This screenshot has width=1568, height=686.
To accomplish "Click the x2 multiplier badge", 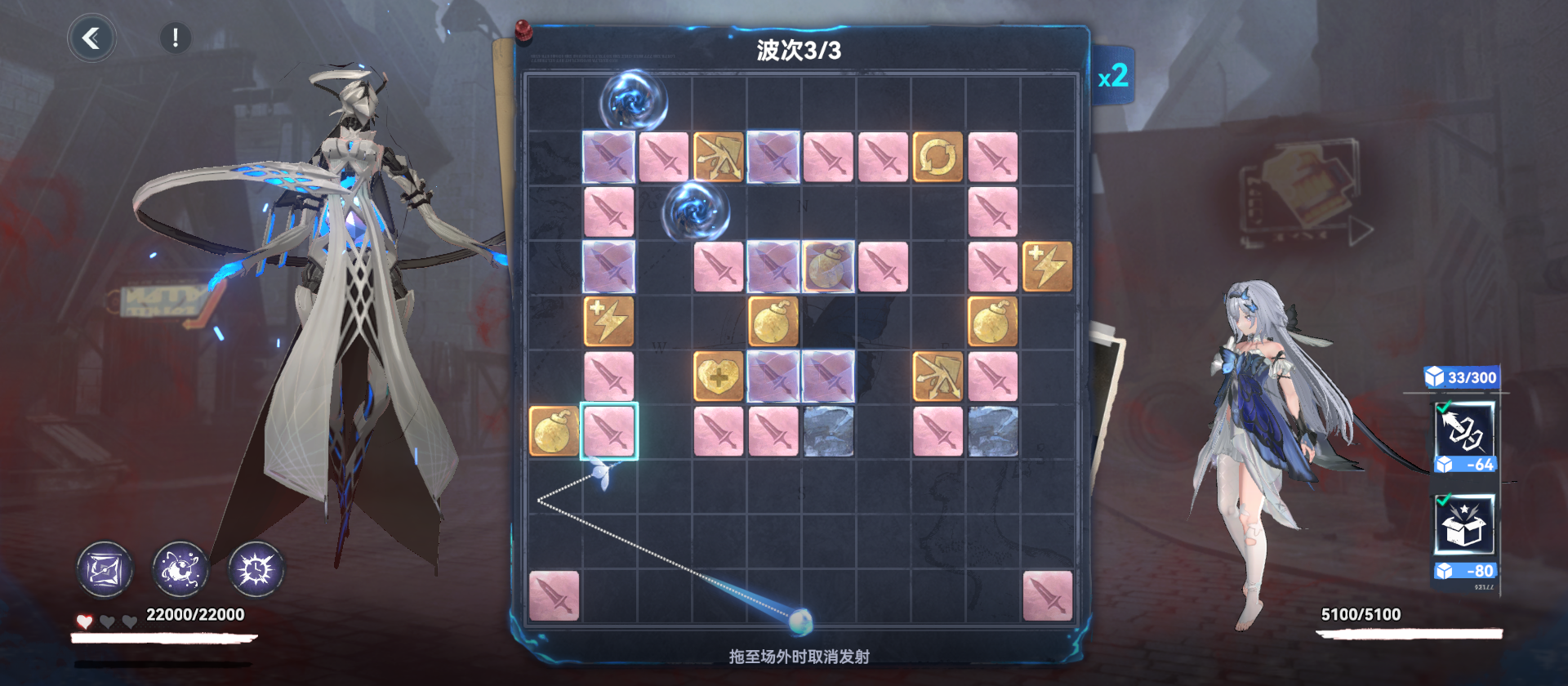I will click(1116, 76).
